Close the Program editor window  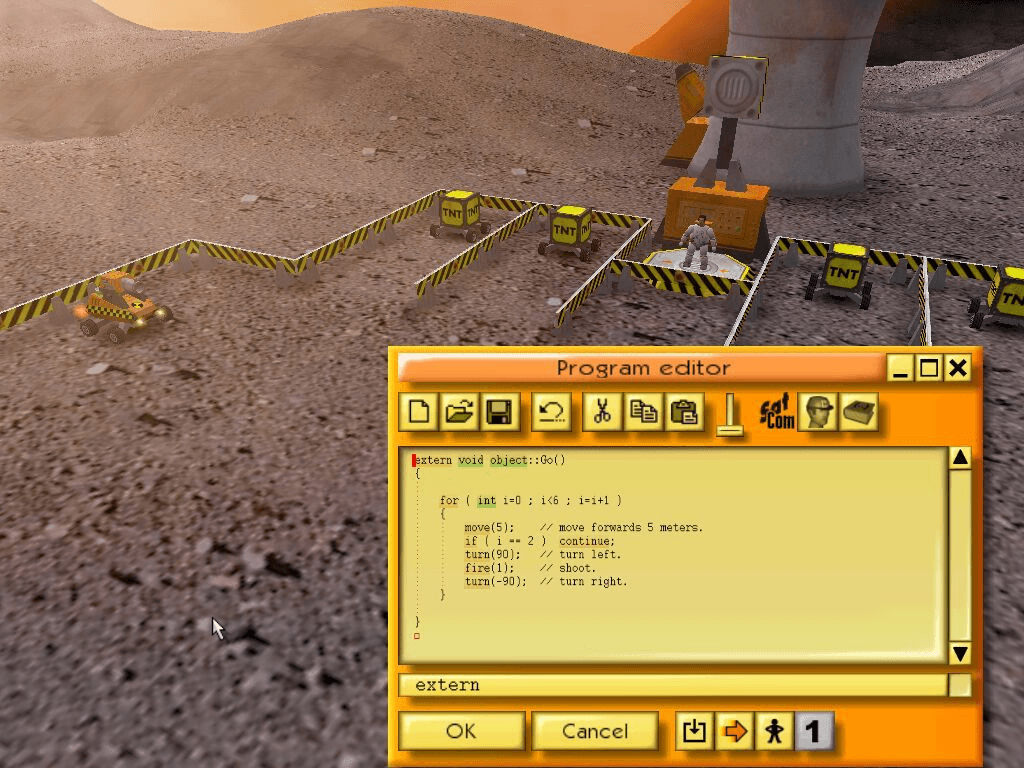point(958,368)
